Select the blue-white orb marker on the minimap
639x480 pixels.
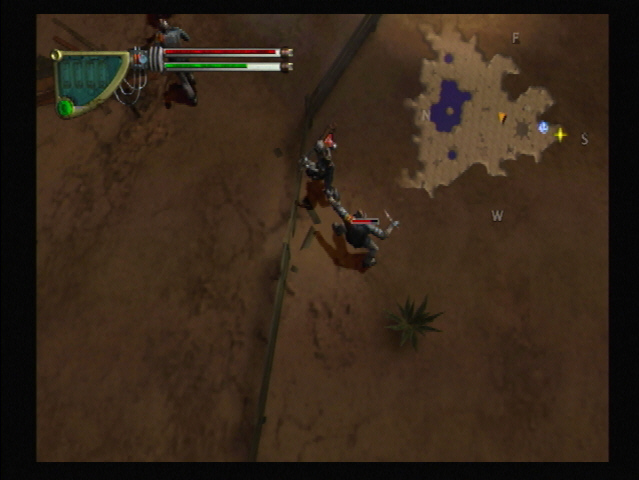[x=543, y=127]
